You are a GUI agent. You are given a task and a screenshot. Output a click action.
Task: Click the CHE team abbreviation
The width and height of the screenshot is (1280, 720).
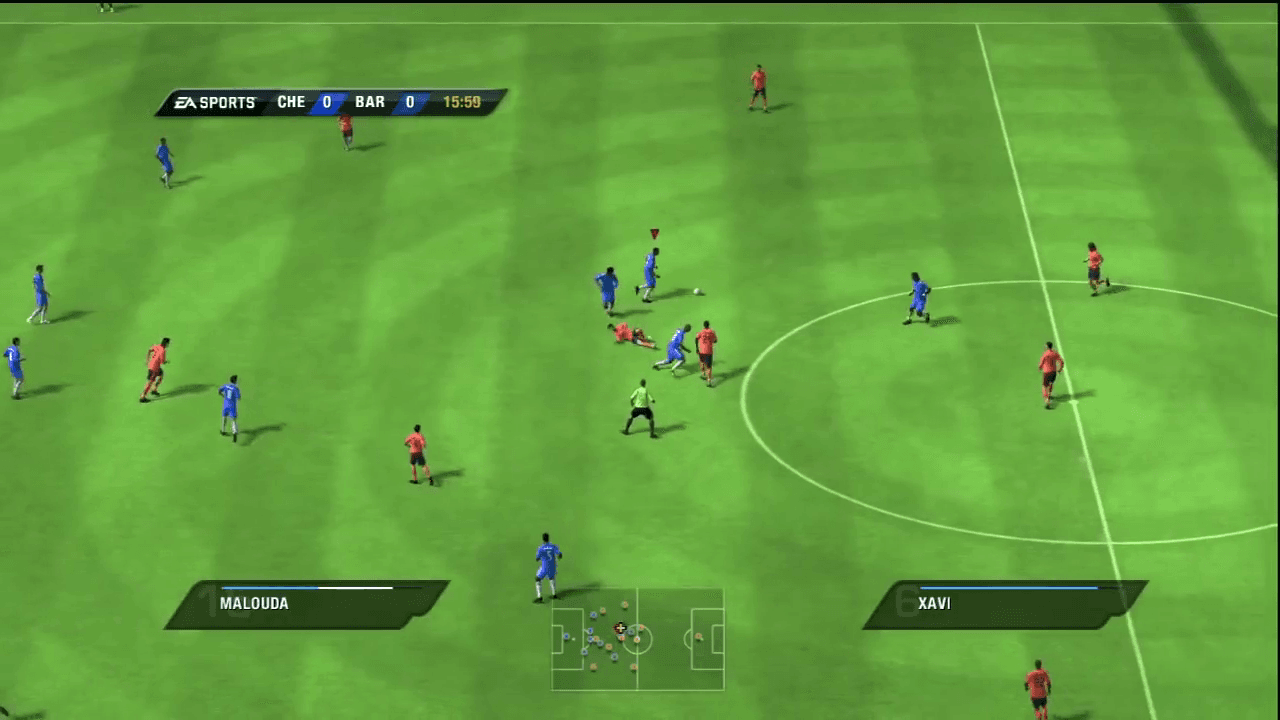point(291,101)
